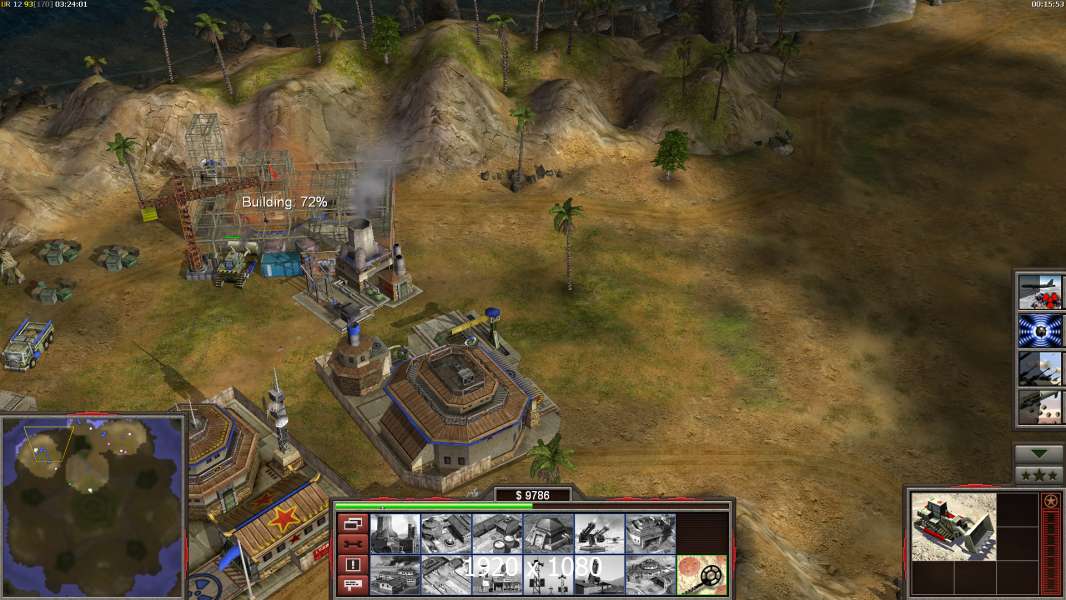Activate the green mine-clearing command
This screenshot has height=600, width=1066.
(x=701, y=574)
